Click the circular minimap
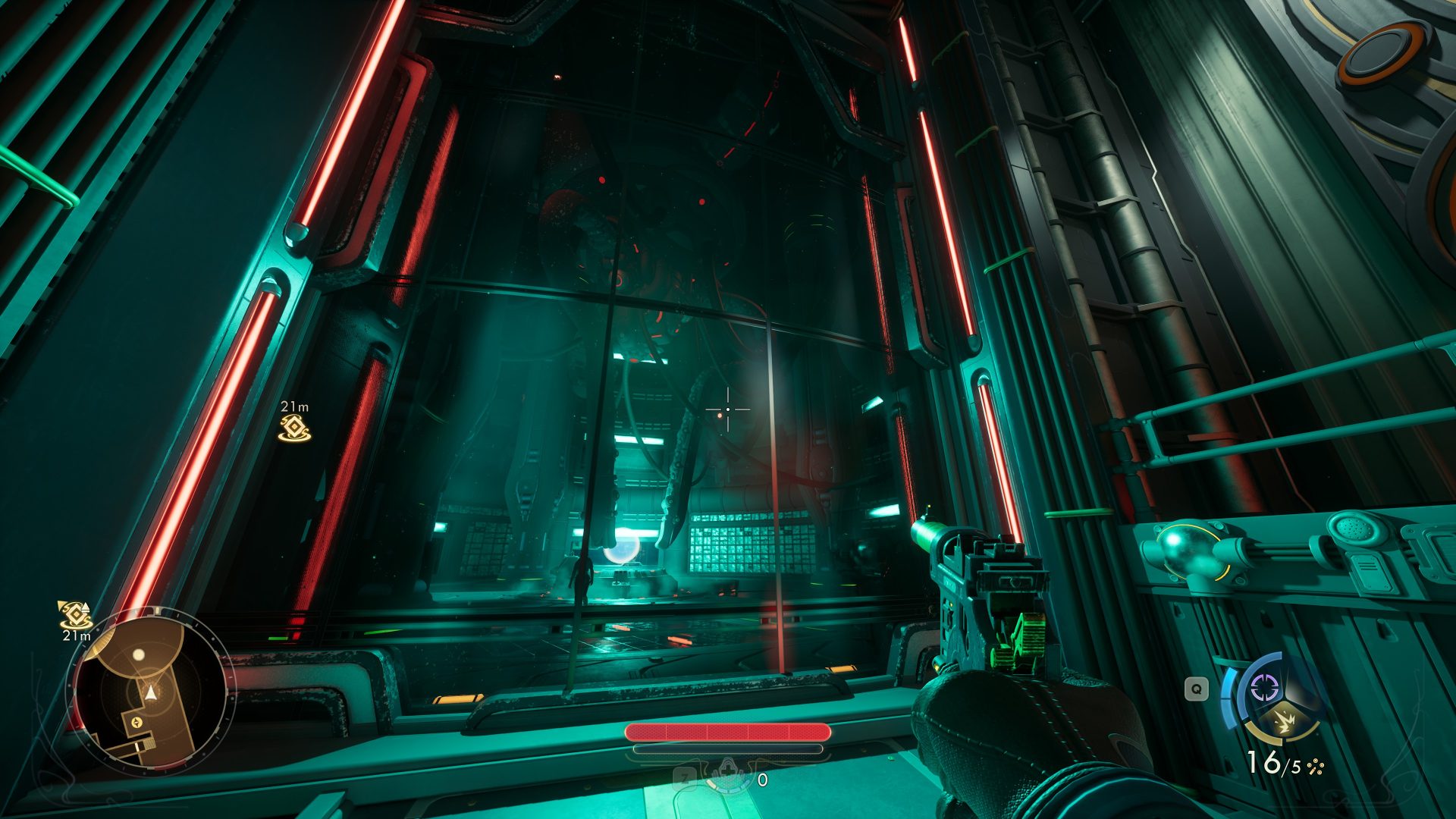1456x819 pixels. click(150, 692)
